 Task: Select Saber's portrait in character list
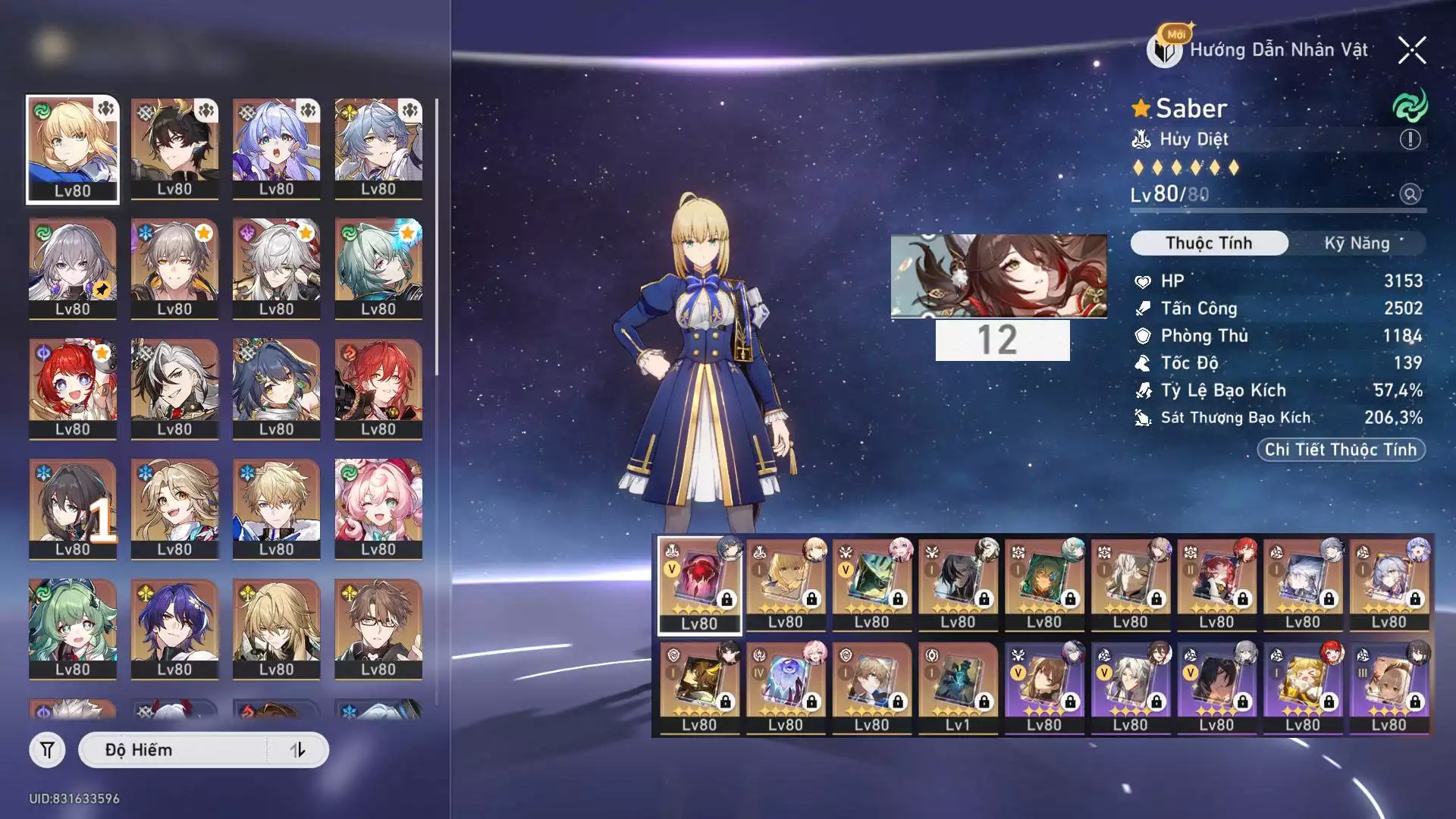[x=73, y=149]
